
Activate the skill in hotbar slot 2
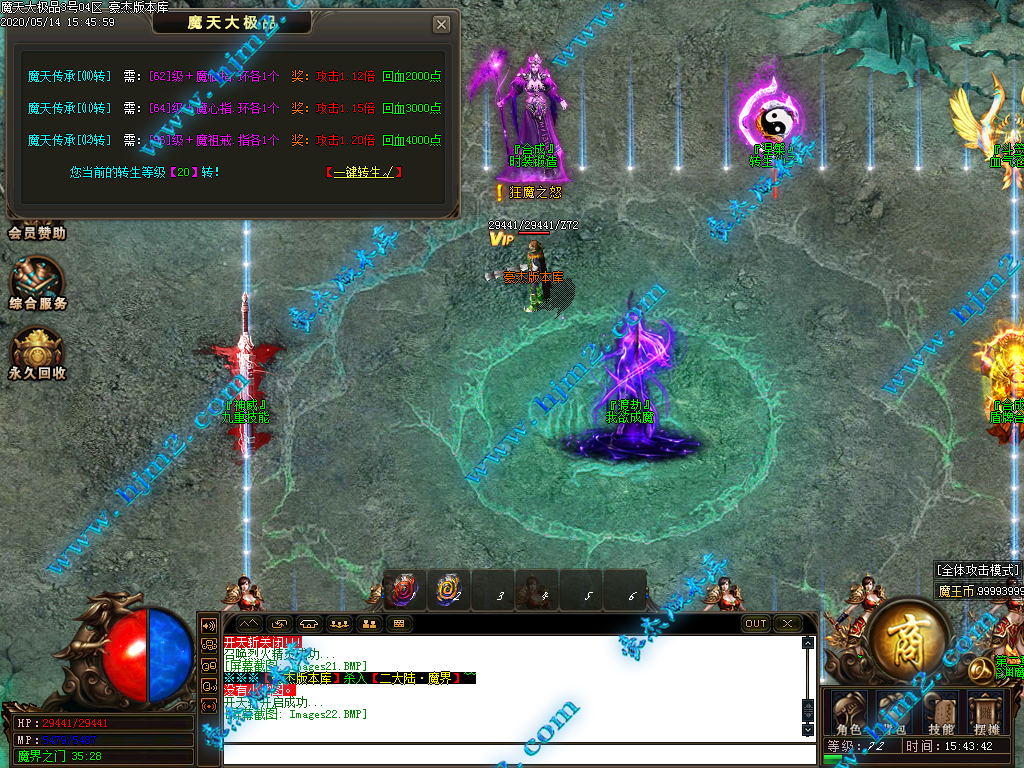pos(448,589)
